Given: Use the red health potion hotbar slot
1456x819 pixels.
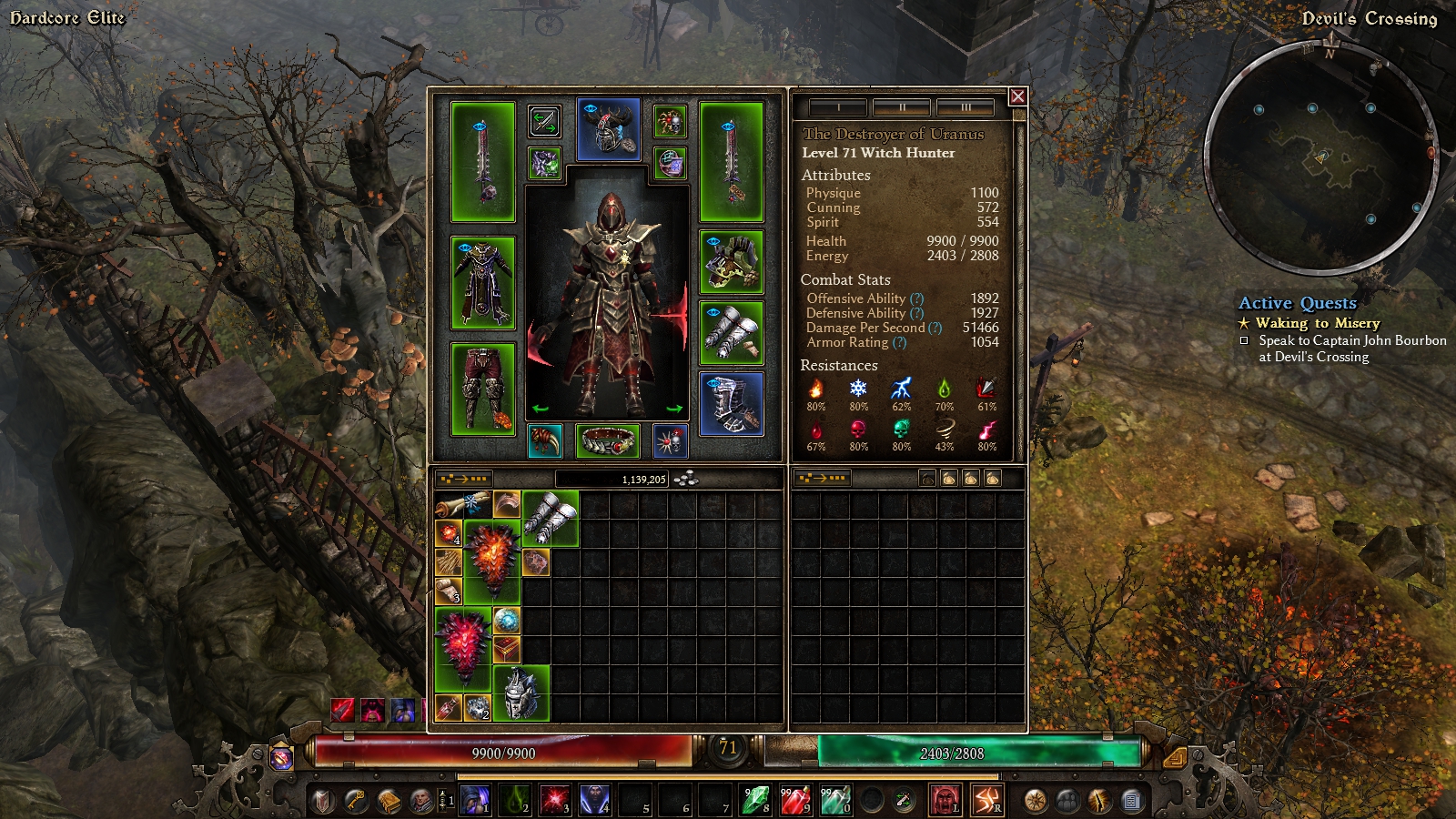Looking at the screenshot, I should (x=794, y=801).
